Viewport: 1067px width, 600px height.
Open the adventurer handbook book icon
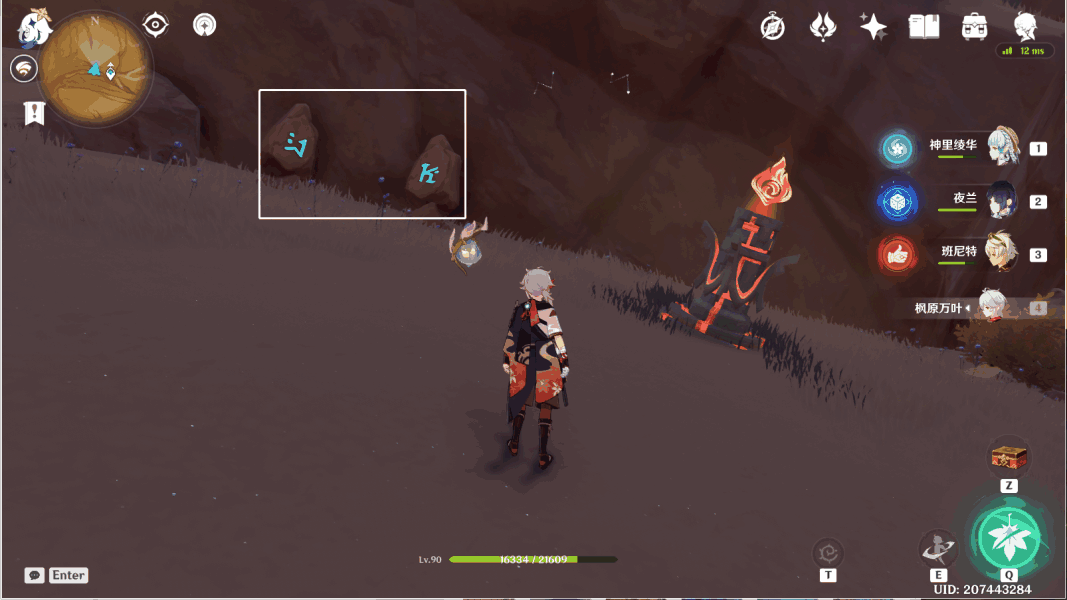pos(924,27)
